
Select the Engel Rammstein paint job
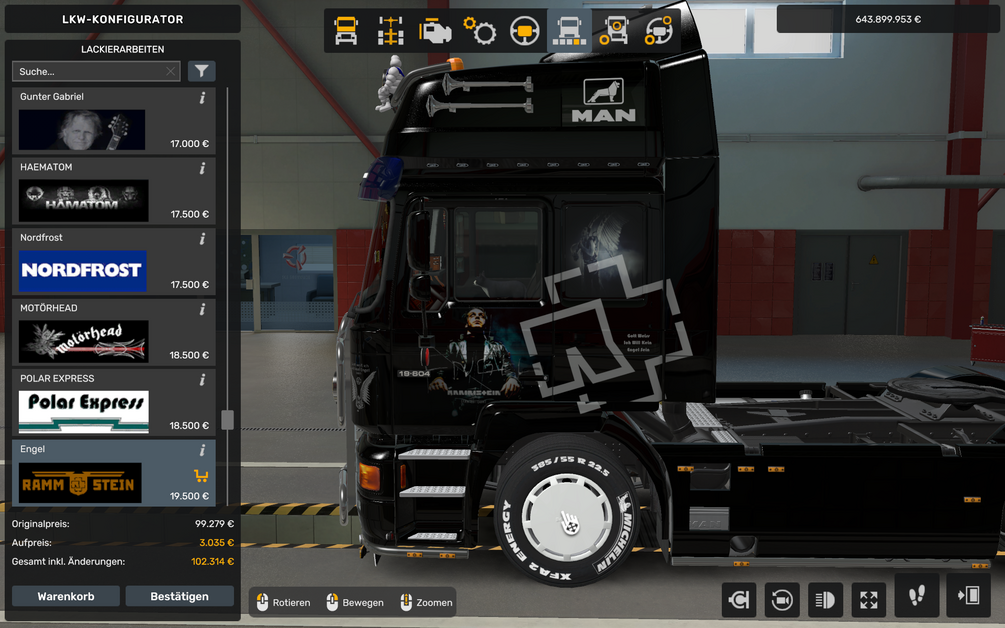pyautogui.click(x=81, y=482)
